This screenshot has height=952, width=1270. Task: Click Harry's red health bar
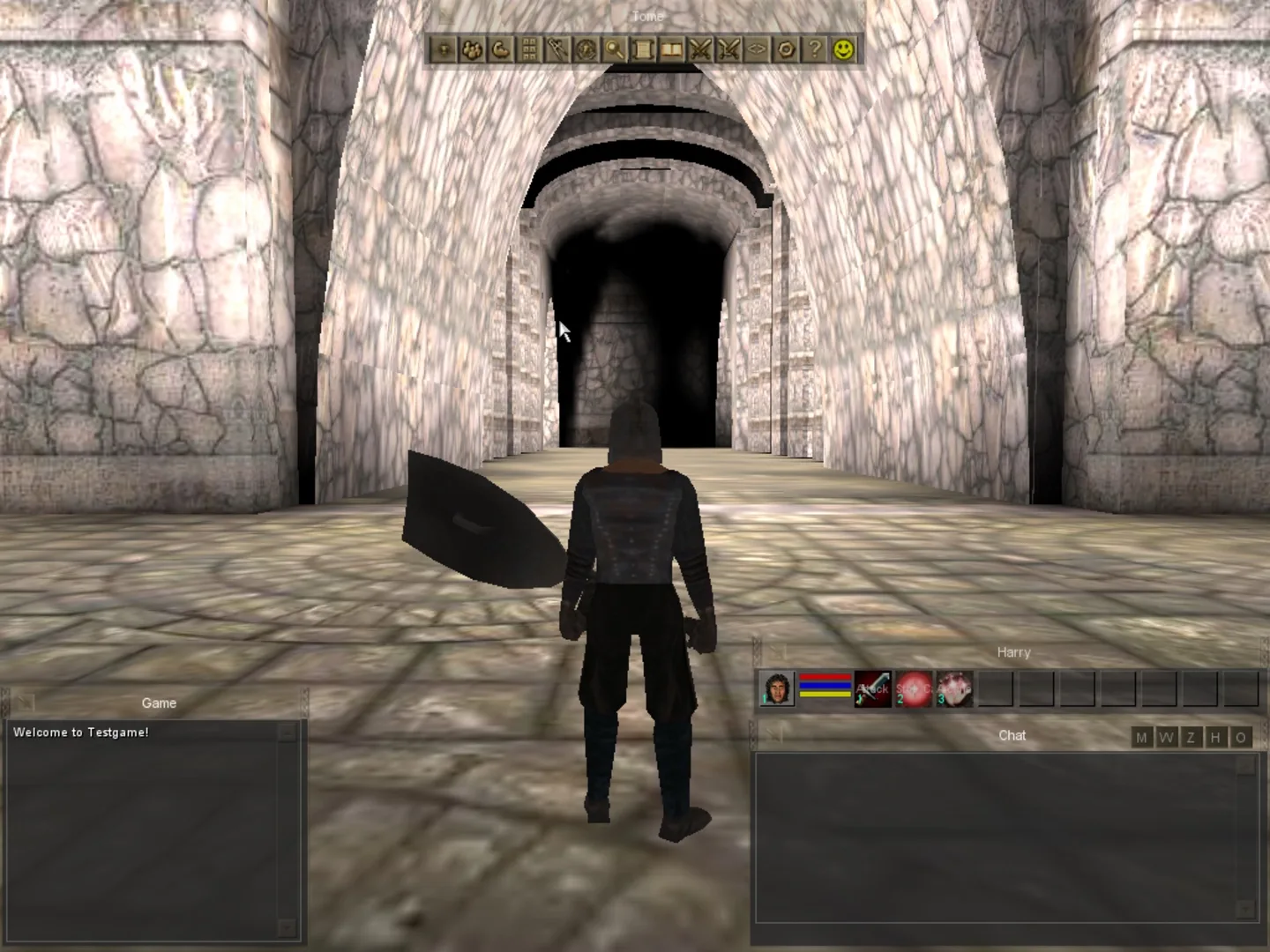point(825,677)
